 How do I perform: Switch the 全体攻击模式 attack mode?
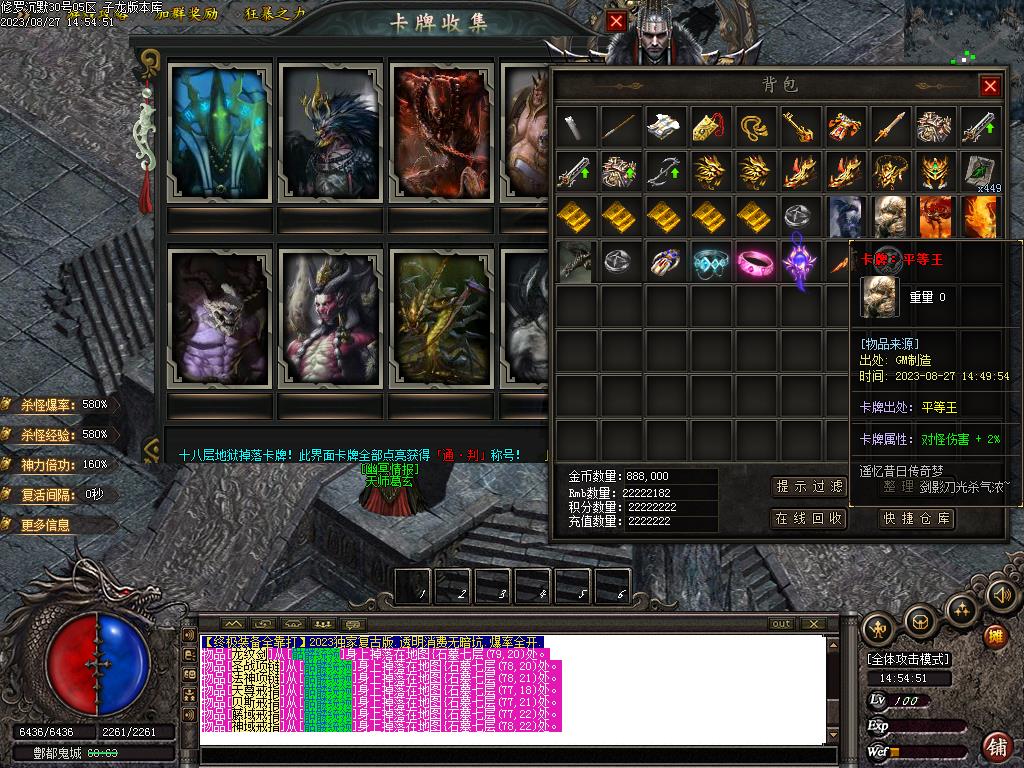[908, 659]
